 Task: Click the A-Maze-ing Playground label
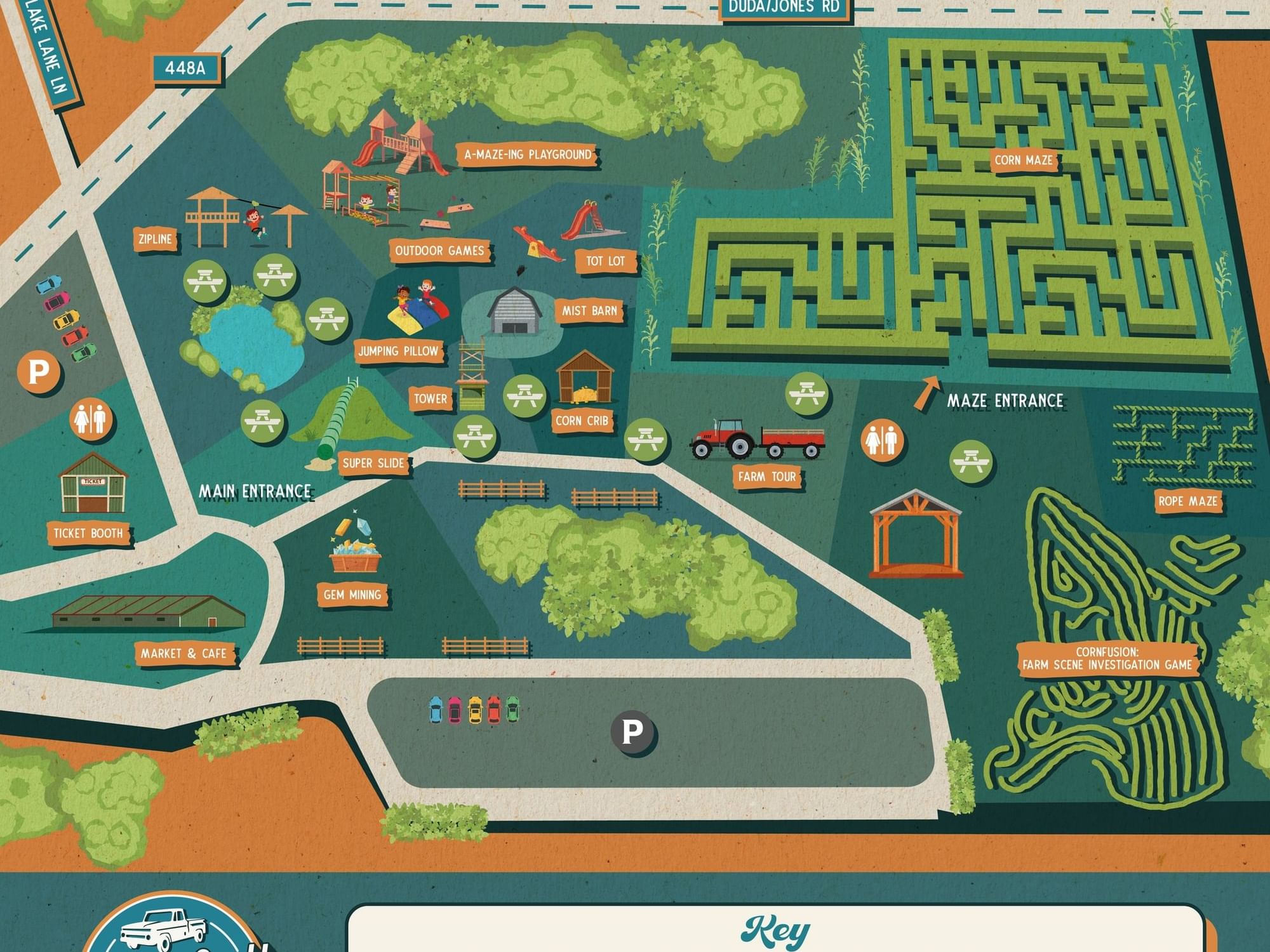click(527, 155)
